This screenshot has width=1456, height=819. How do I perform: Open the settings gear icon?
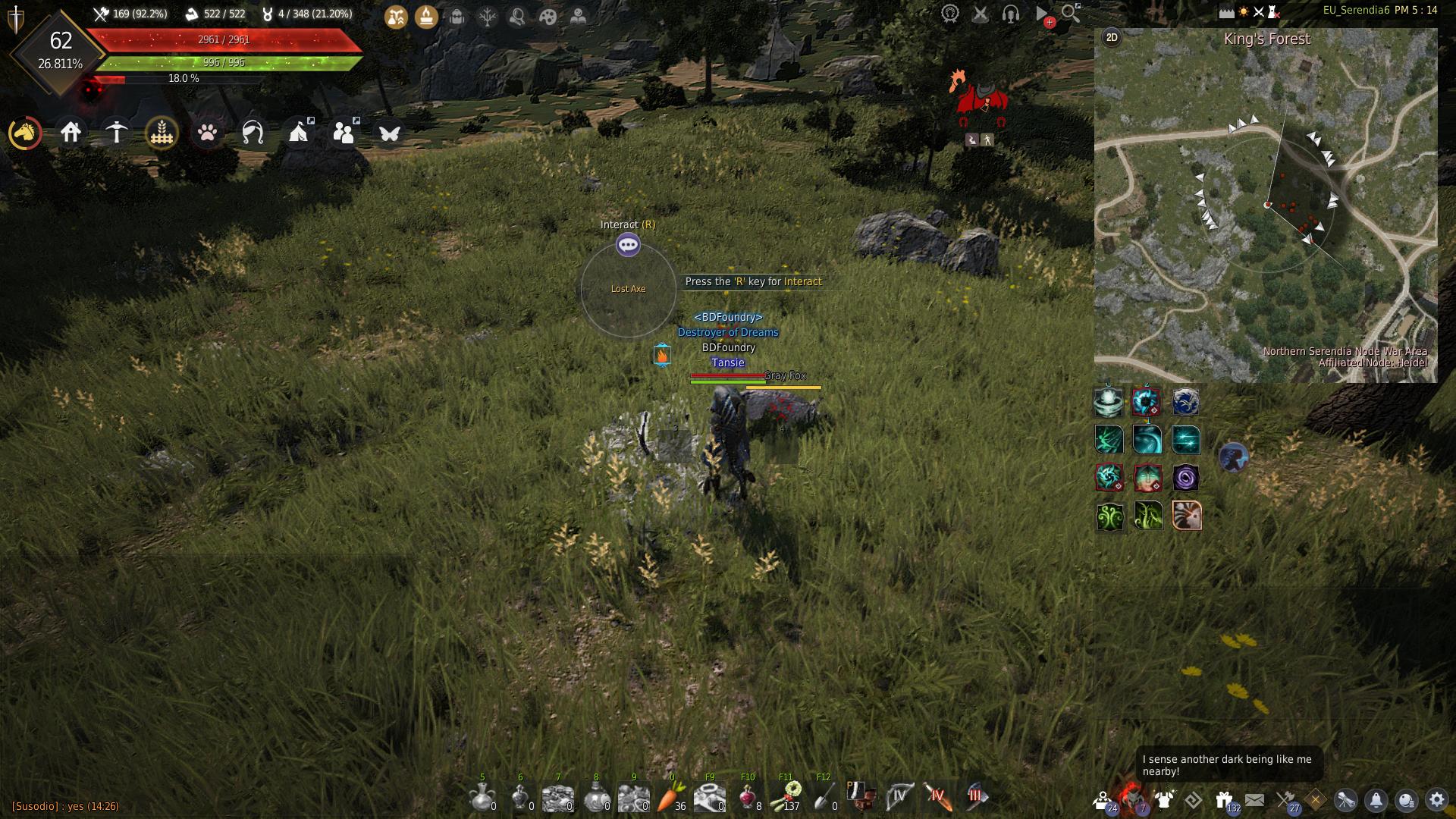click(x=1436, y=800)
